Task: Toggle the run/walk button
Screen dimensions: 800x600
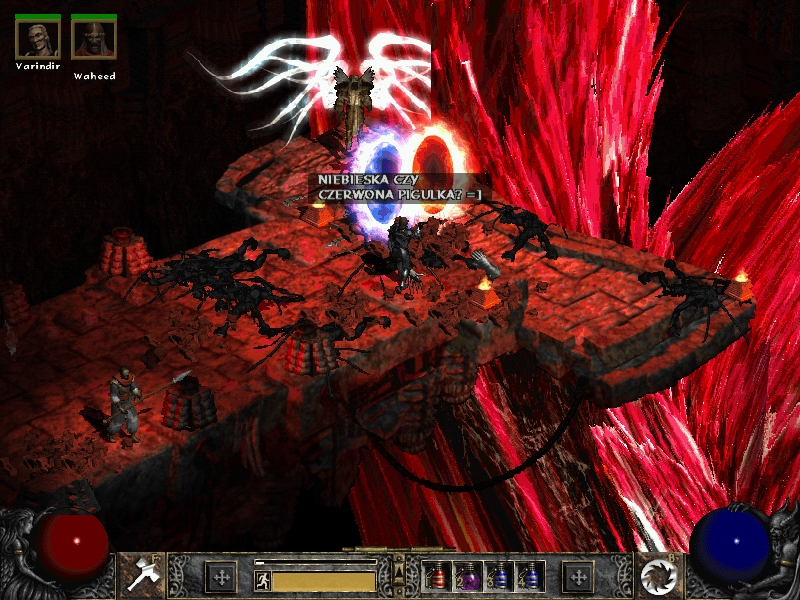Action: [x=262, y=580]
